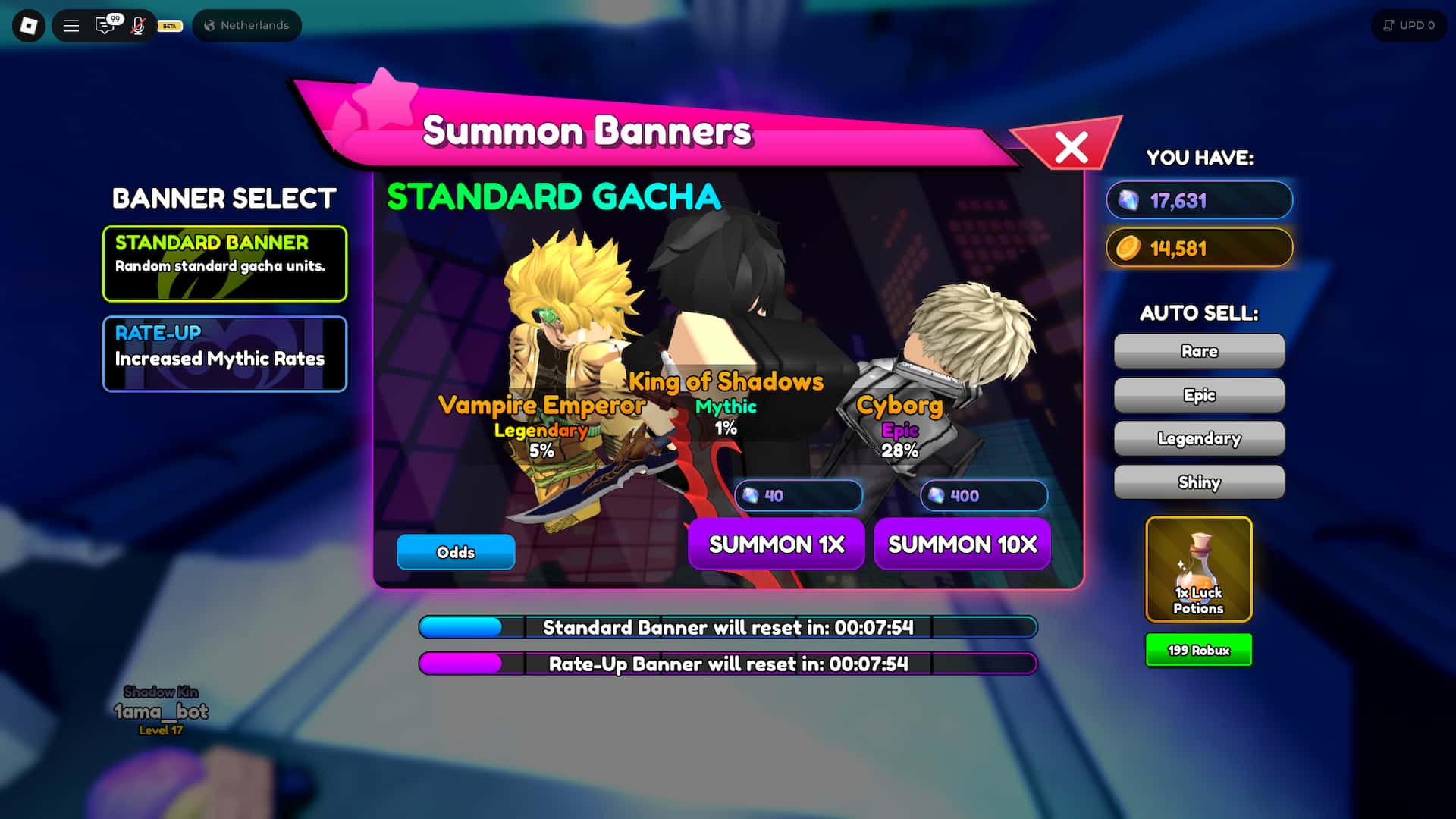Unmute the voice chat microphone
Viewport: 1456px width, 819px height.
136,25
